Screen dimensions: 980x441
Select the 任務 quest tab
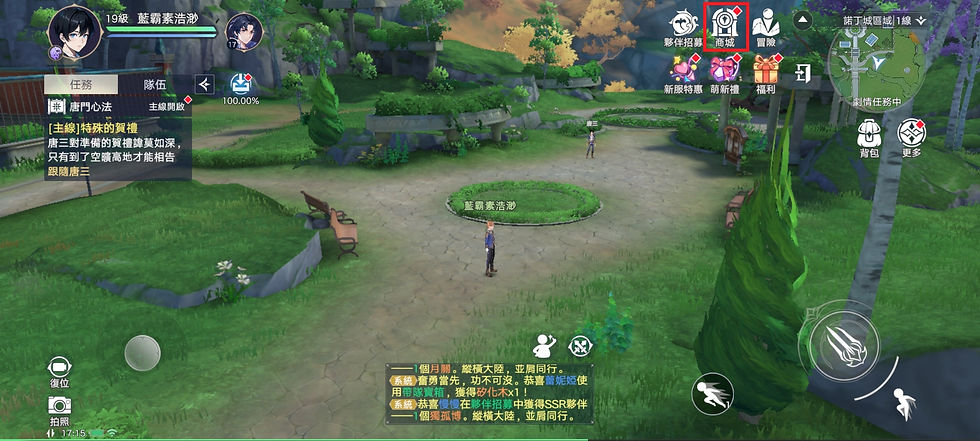pyautogui.click(x=83, y=85)
